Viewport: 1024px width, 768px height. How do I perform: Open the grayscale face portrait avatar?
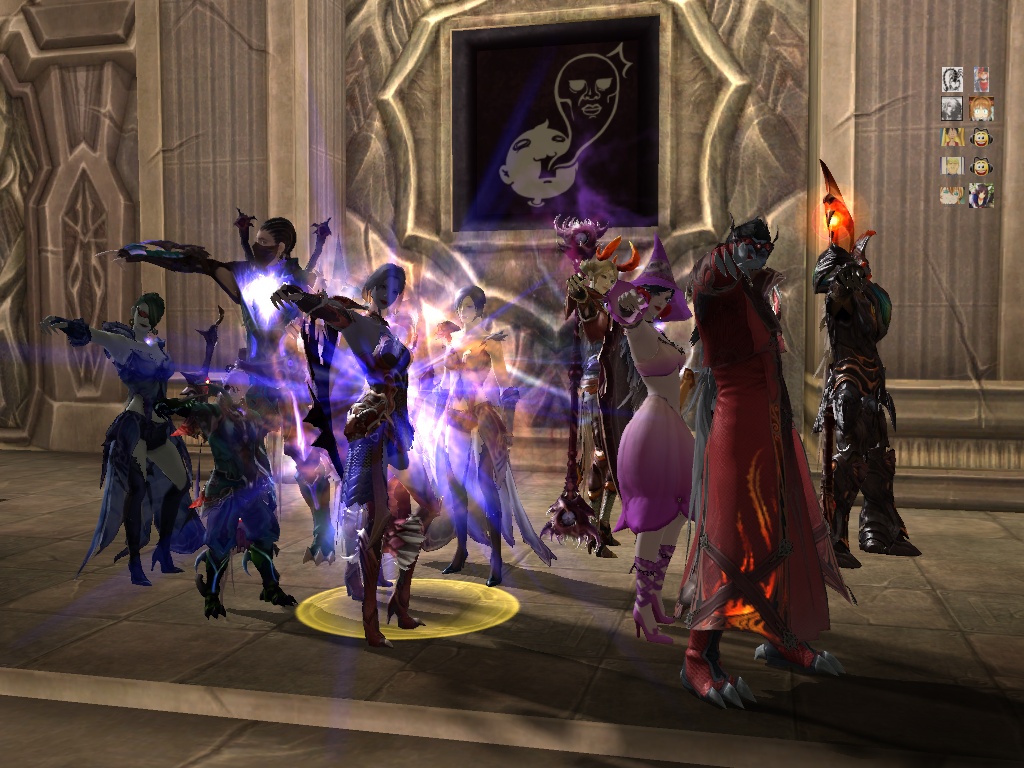(x=952, y=108)
